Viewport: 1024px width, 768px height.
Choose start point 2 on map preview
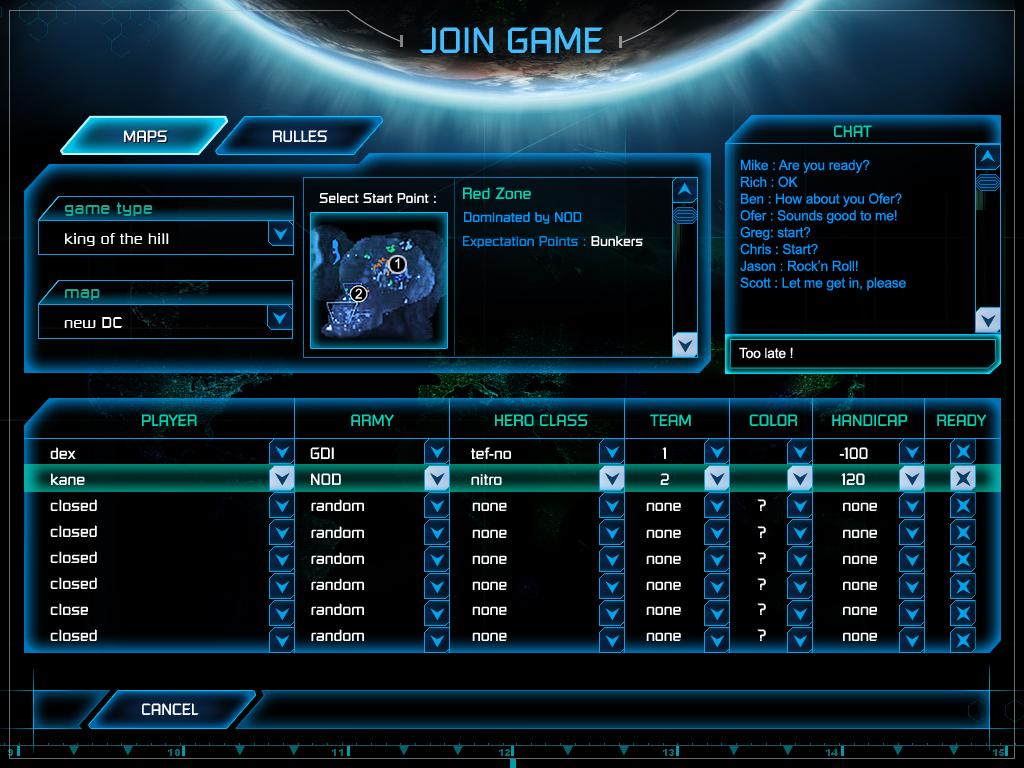(359, 294)
